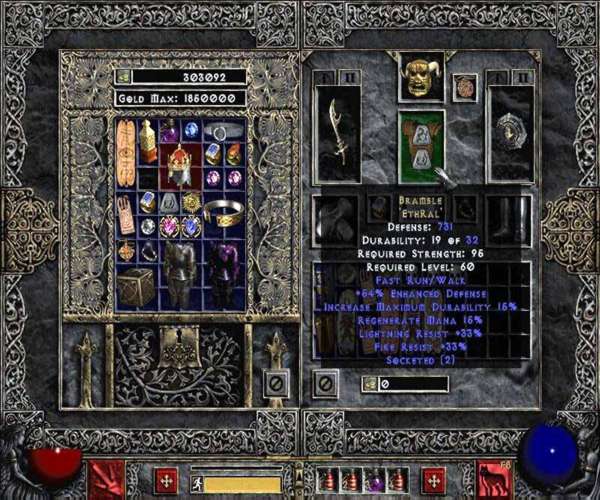The image size is (600, 500).
Task: Select the equipped amulet slot
Action: click(x=464, y=86)
